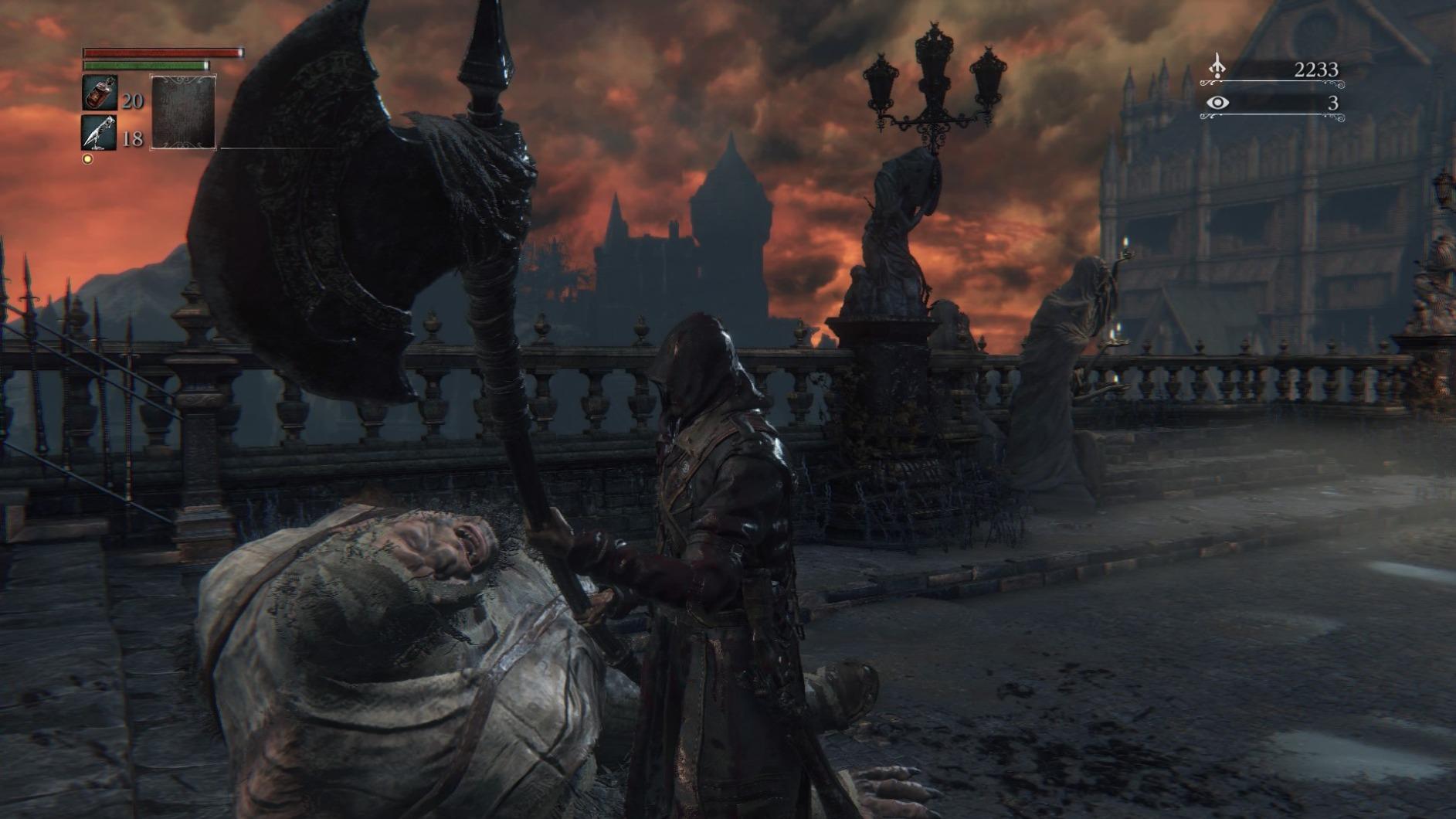Click the blood echoes icon
1456x819 pixels.
click(x=1217, y=68)
